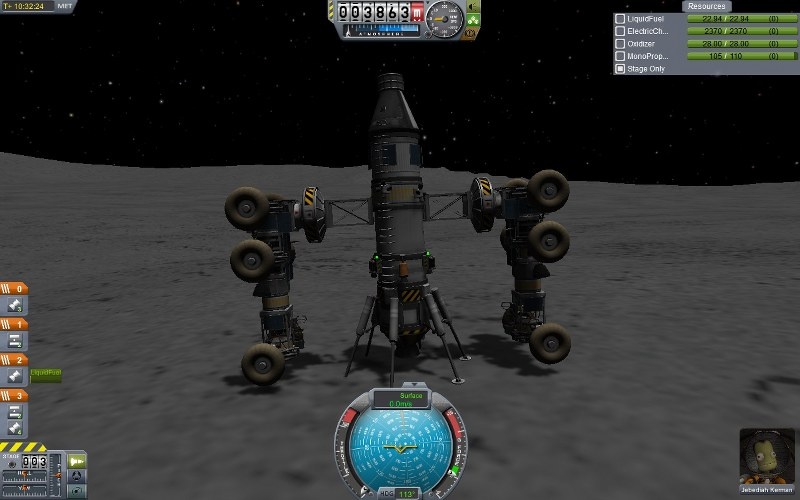The height and width of the screenshot is (500, 800).
Task: Tick the Oxidizer resource checkbox
Action: [620, 44]
